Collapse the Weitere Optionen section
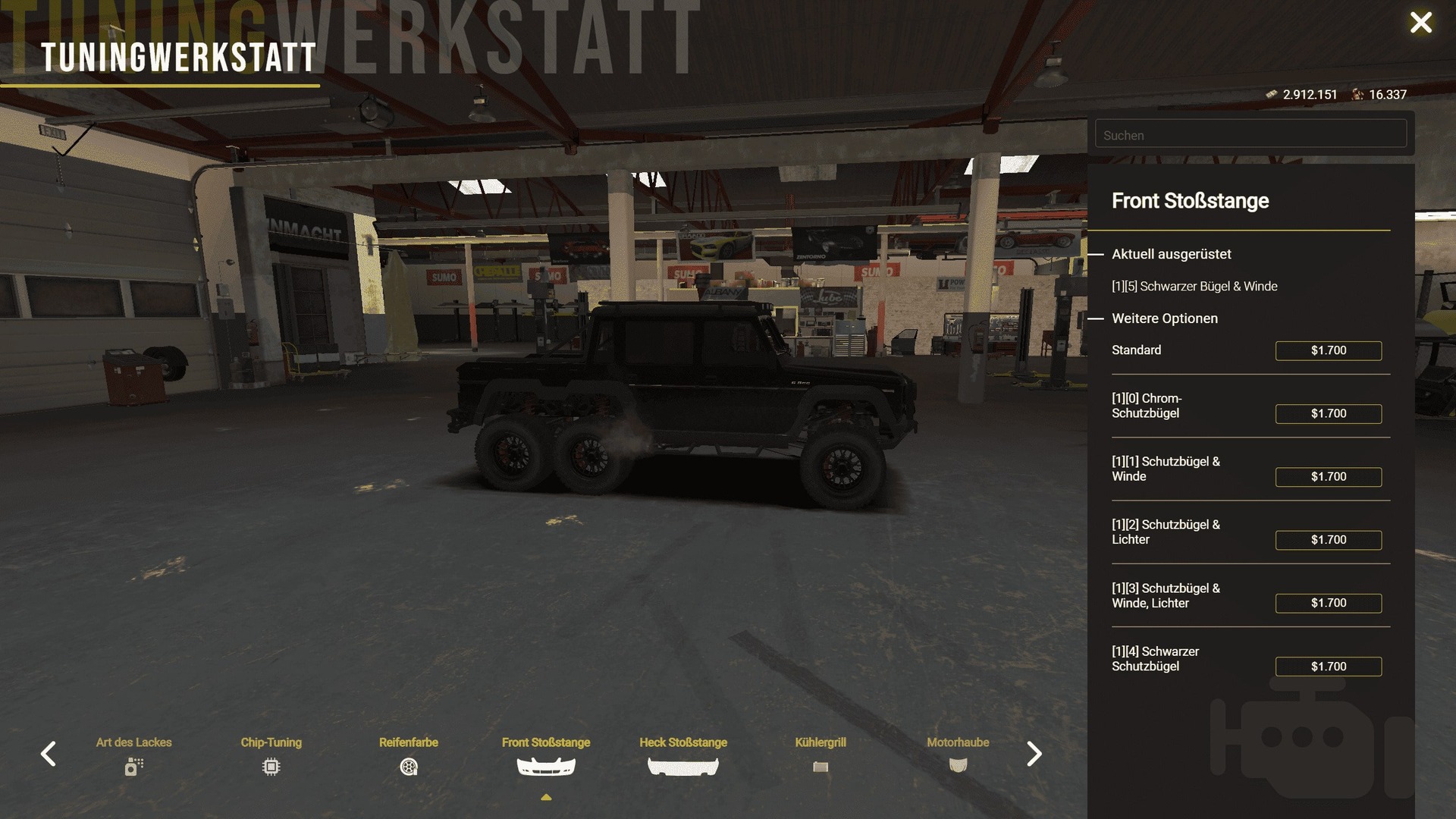The height and width of the screenshot is (819, 1456). tap(1097, 318)
